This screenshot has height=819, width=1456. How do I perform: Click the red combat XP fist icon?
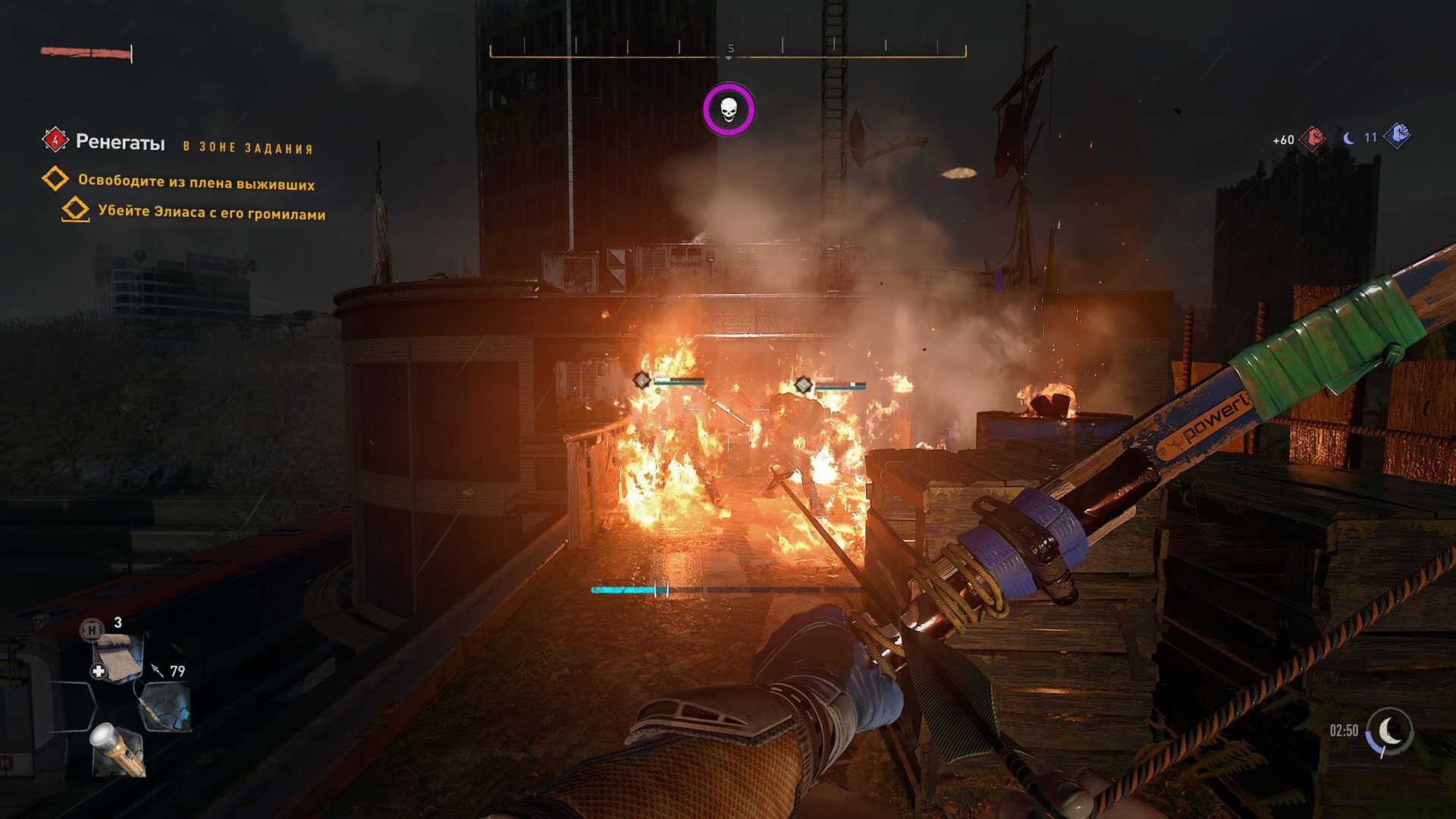[x=1313, y=138]
